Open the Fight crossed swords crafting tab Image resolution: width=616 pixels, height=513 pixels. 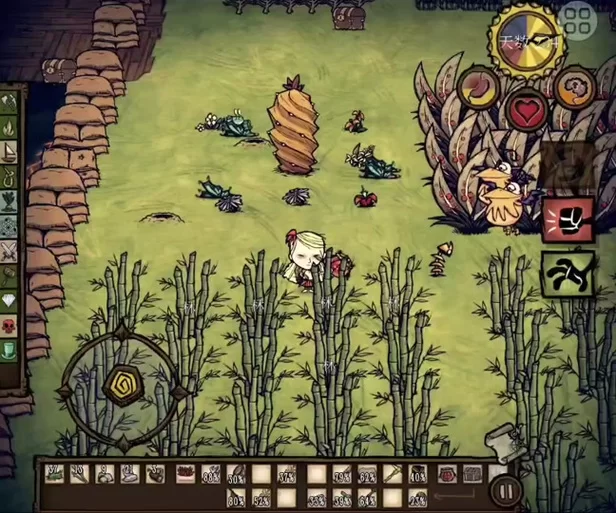(x=10, y=251)
